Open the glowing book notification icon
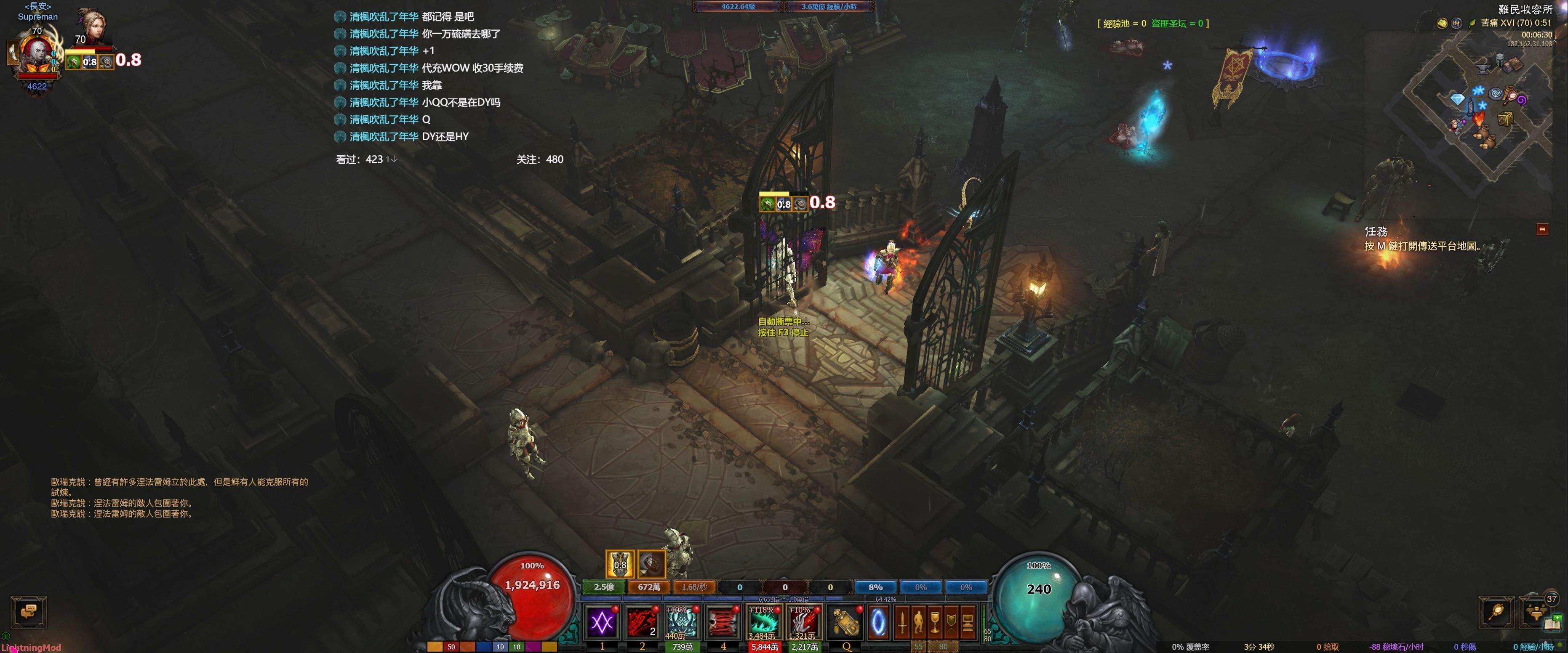 (x=1553, y=624)
